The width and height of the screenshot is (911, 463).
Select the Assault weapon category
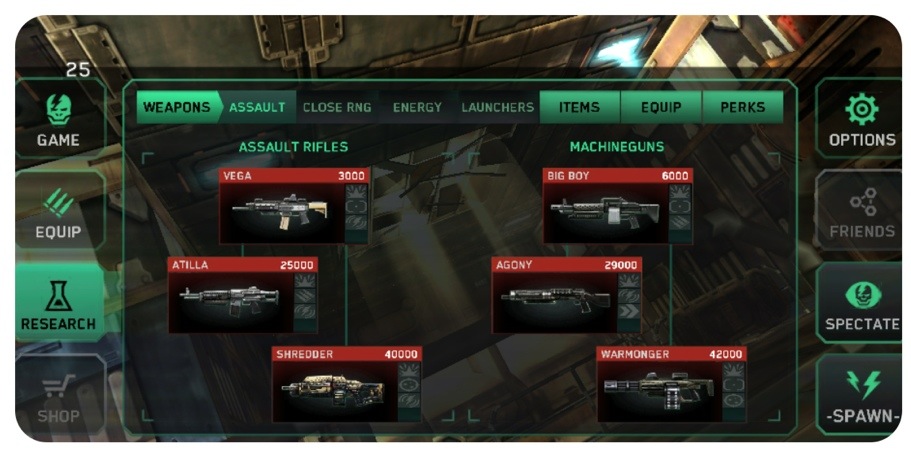click(x=257, y=107)
